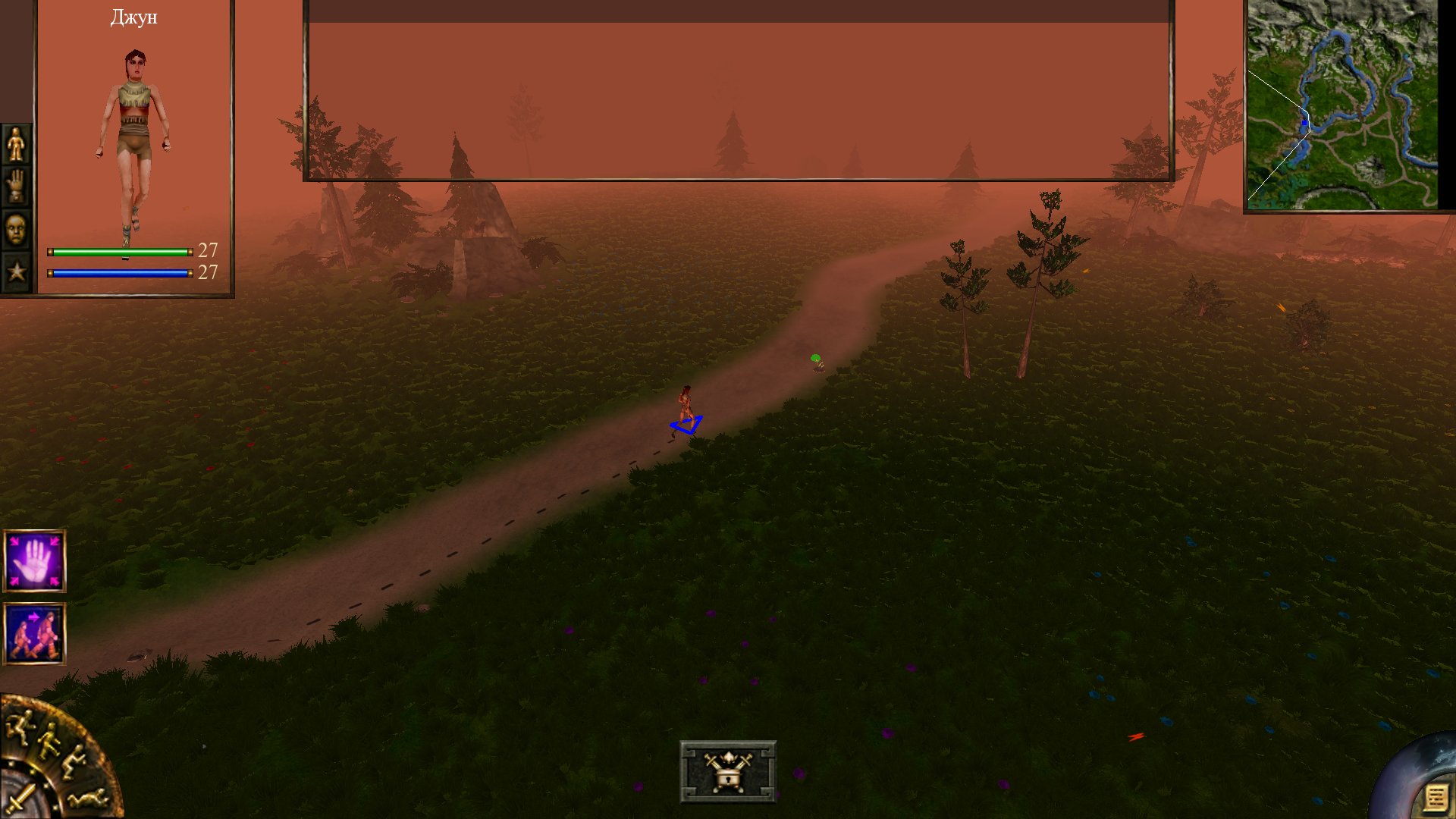Screen dimensions: 1456x819
Task: Open the star icon tab
Action: point(16,271)
